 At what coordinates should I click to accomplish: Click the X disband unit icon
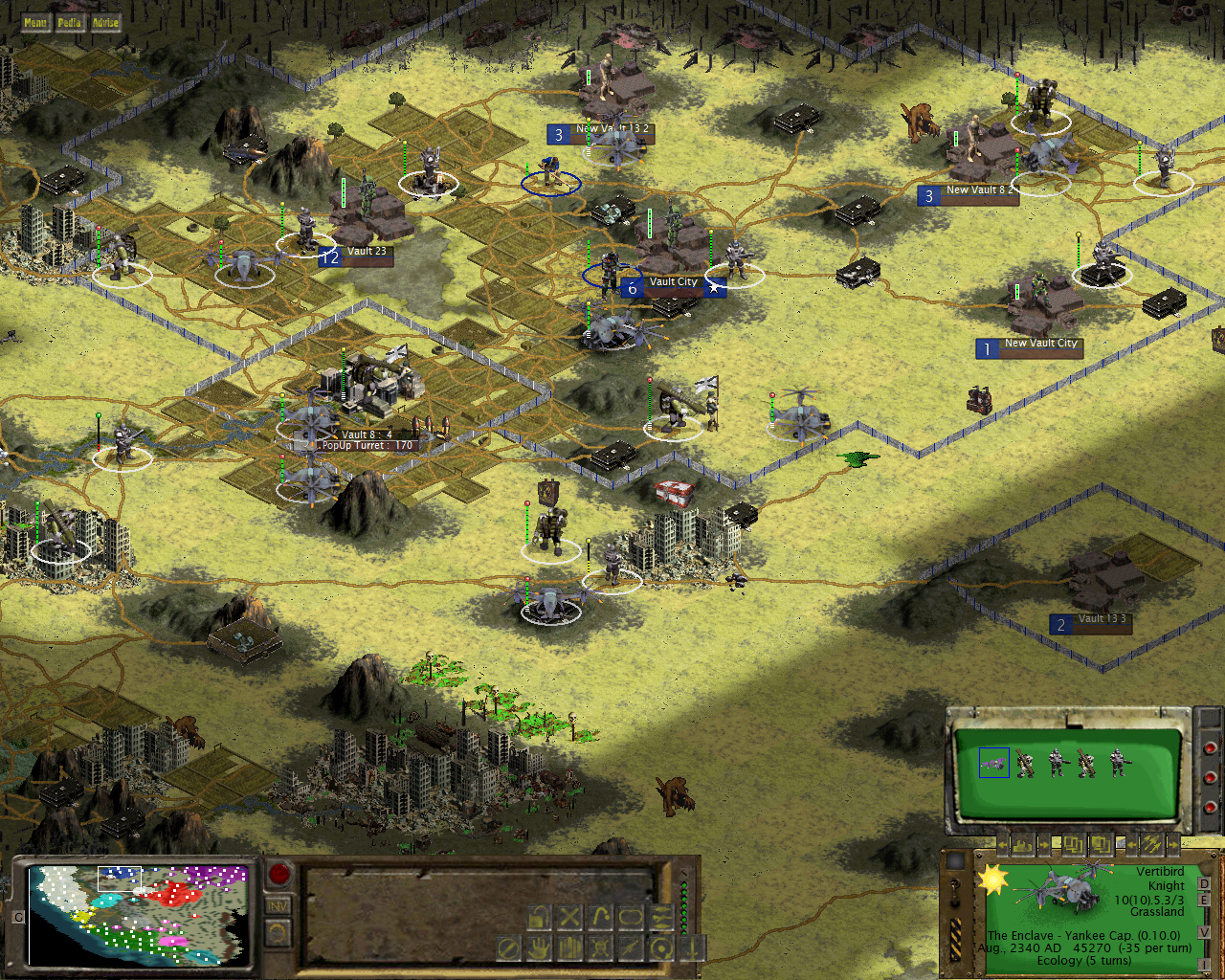568,917
